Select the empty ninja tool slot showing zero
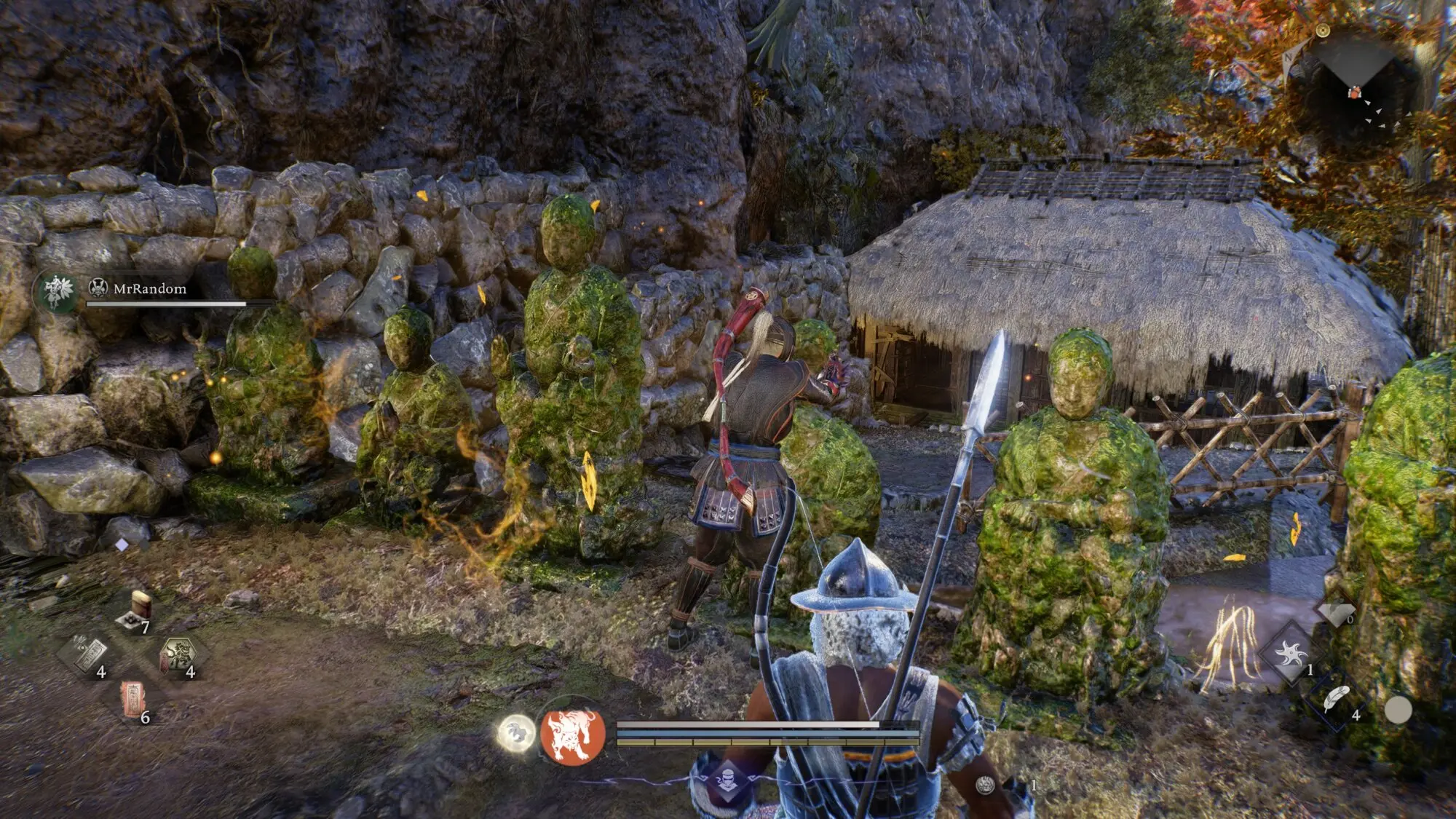Screen dimensions: 1456x819 [x=1336, y=613]
